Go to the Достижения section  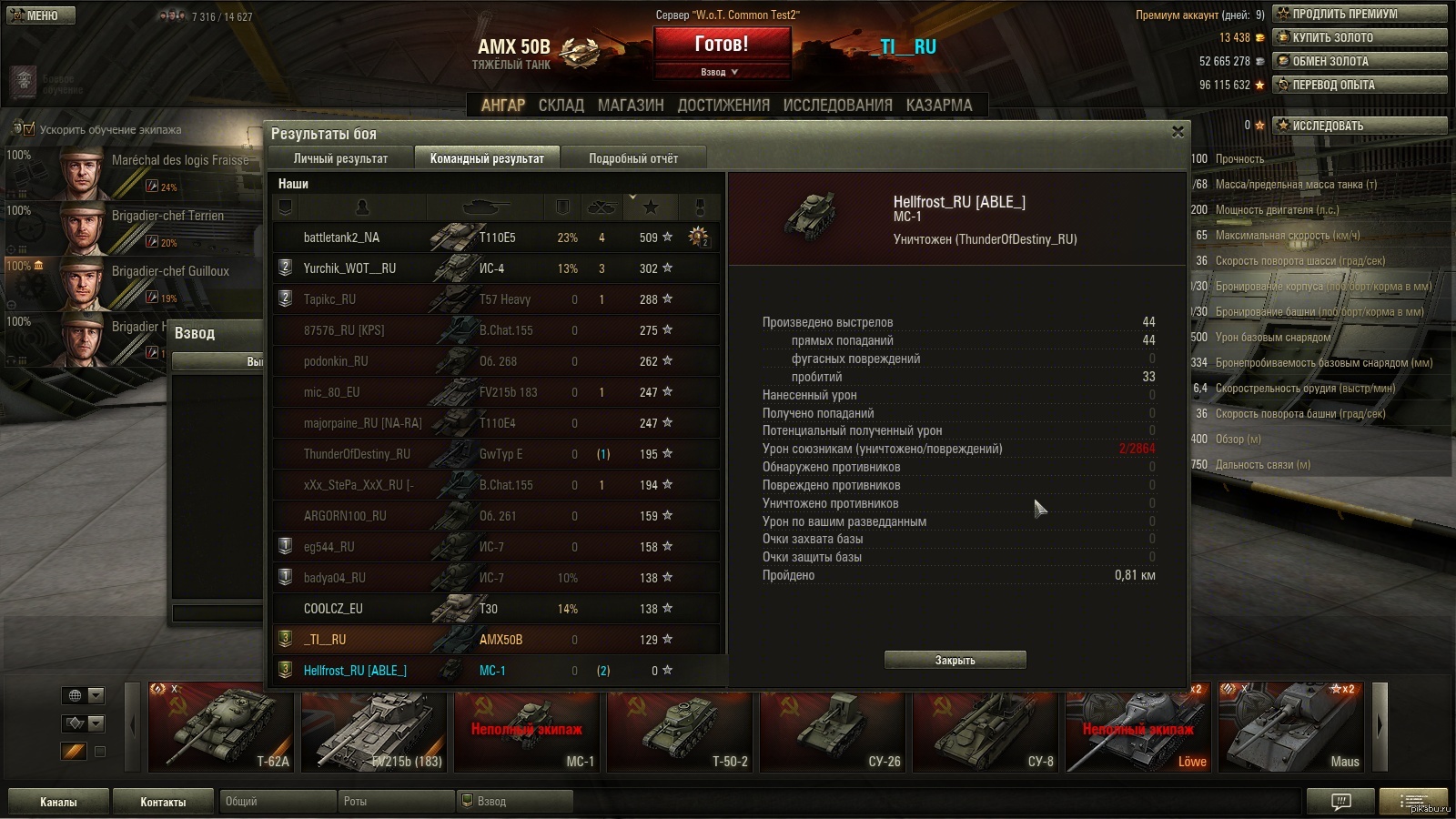click(x=723, y=105)
